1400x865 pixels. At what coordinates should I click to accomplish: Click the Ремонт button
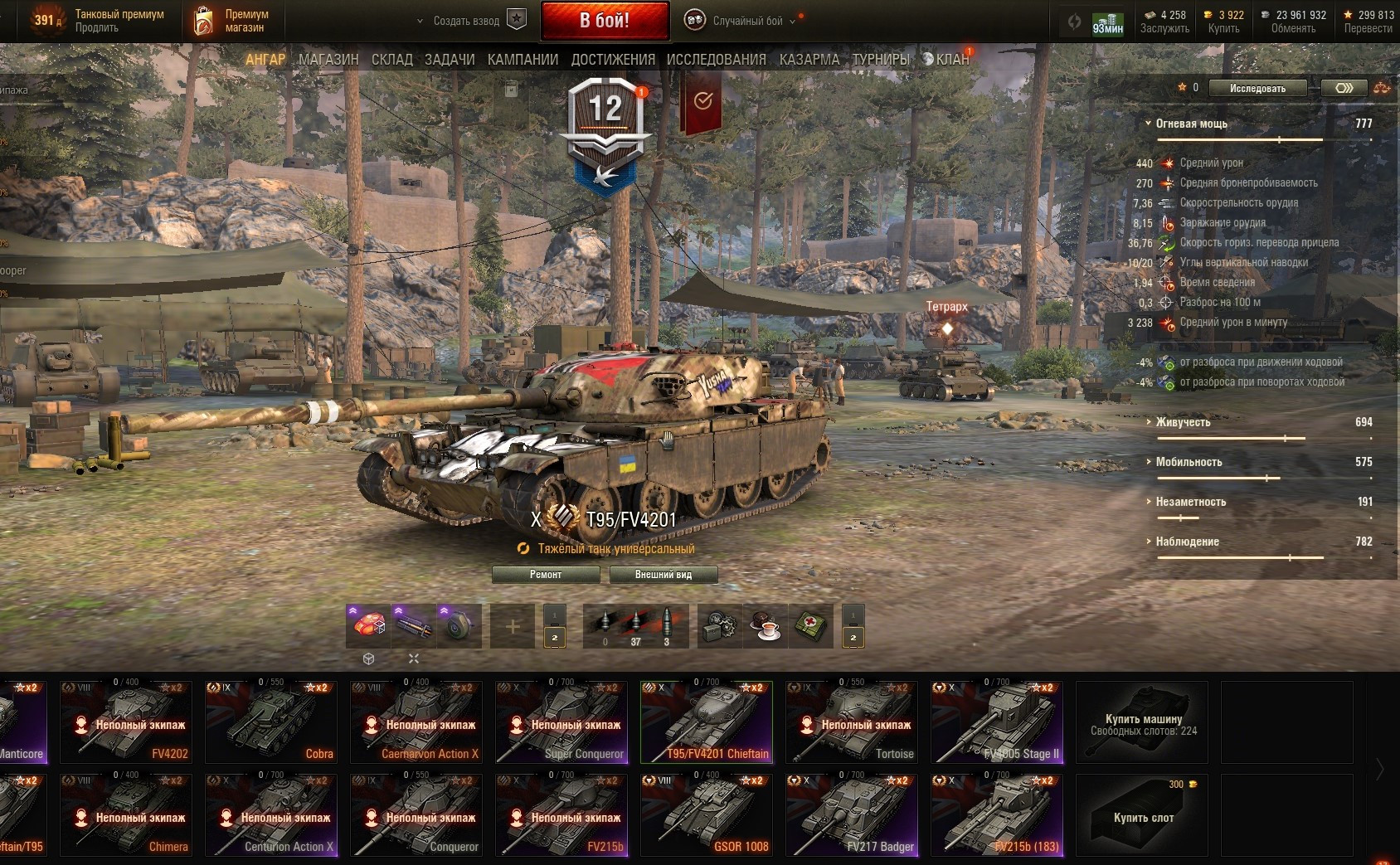[546, 575]
